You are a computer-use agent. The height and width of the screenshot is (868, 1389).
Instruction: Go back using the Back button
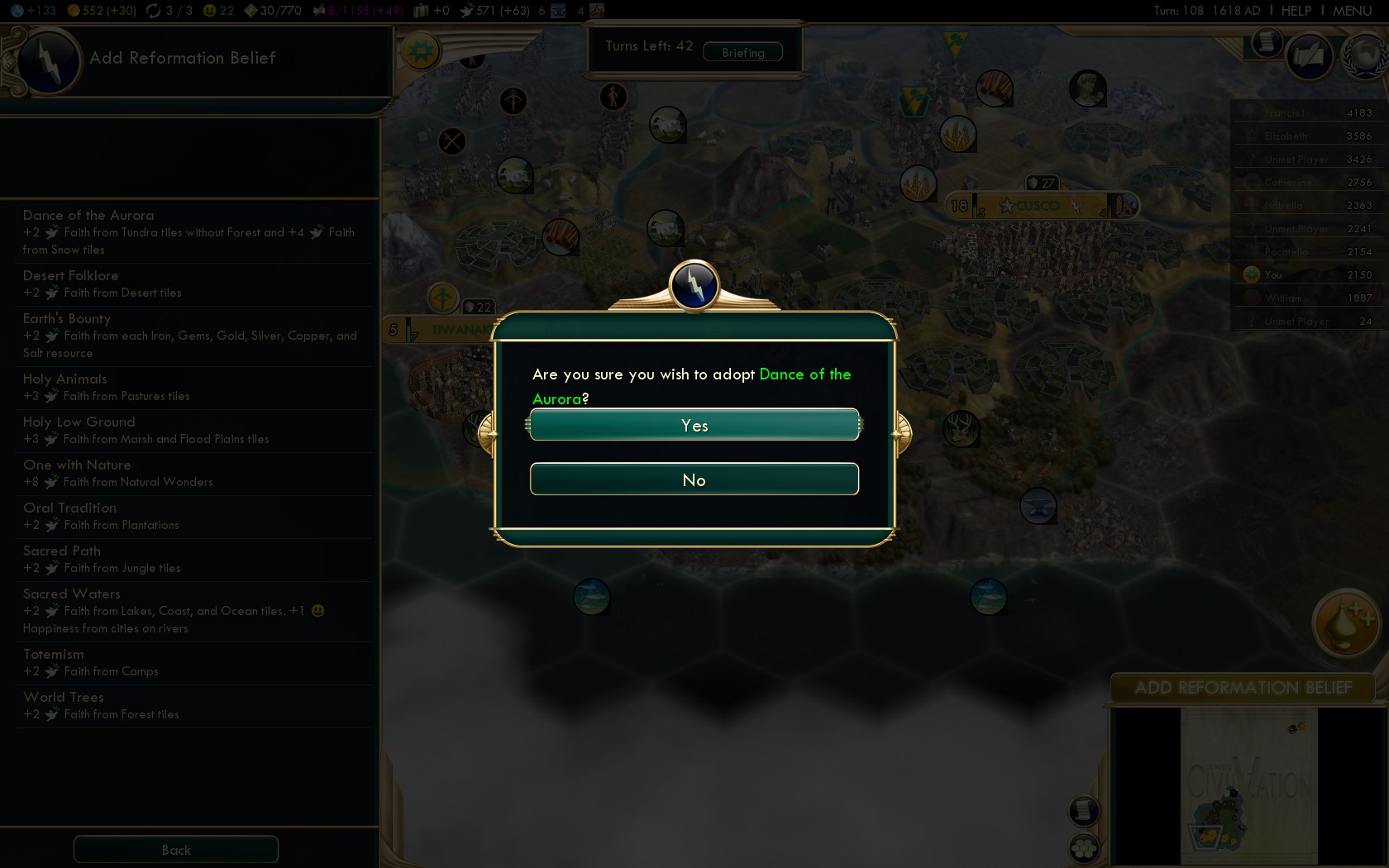(176, 850)
